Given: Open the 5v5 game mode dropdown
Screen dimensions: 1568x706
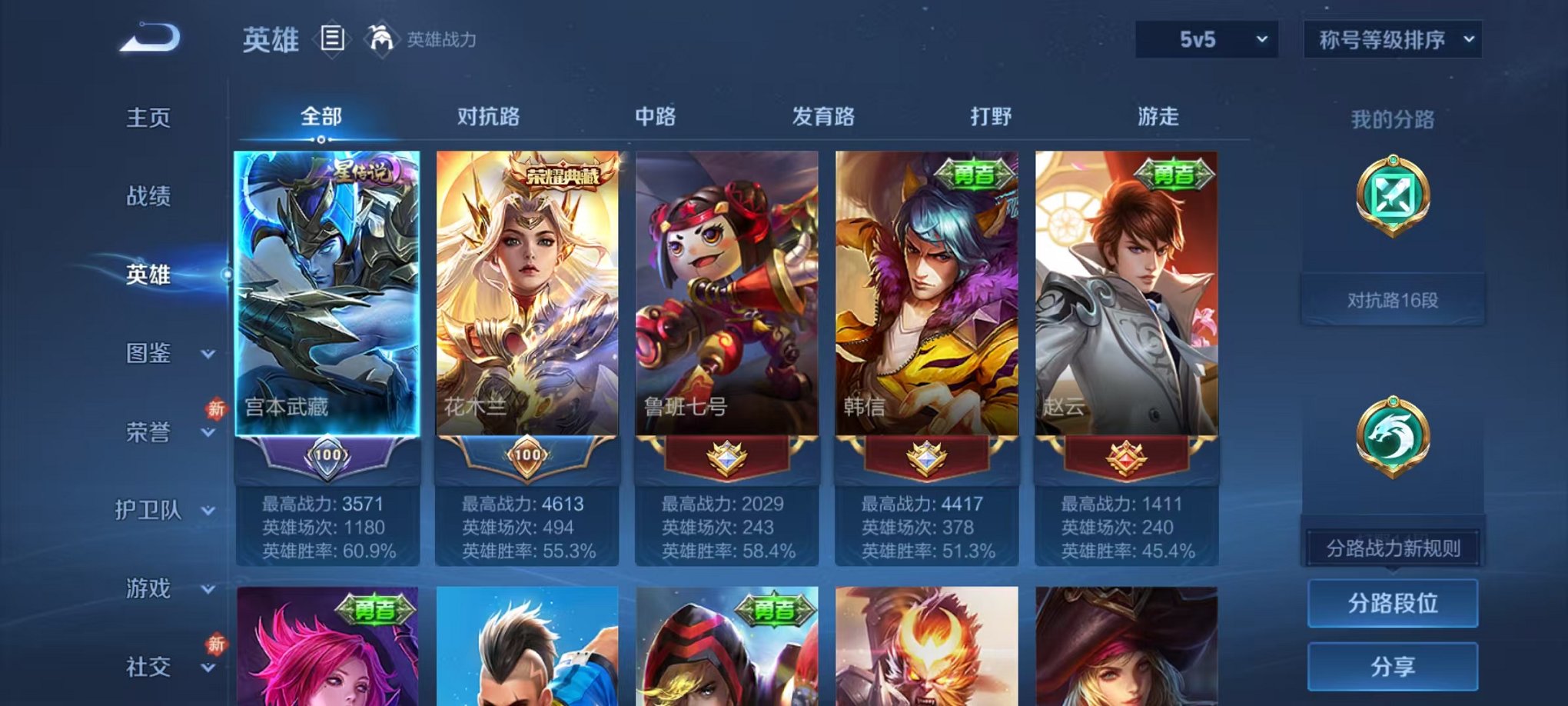Looking at the screenshot, I should pyautogui.click(x=1204, y=36).
